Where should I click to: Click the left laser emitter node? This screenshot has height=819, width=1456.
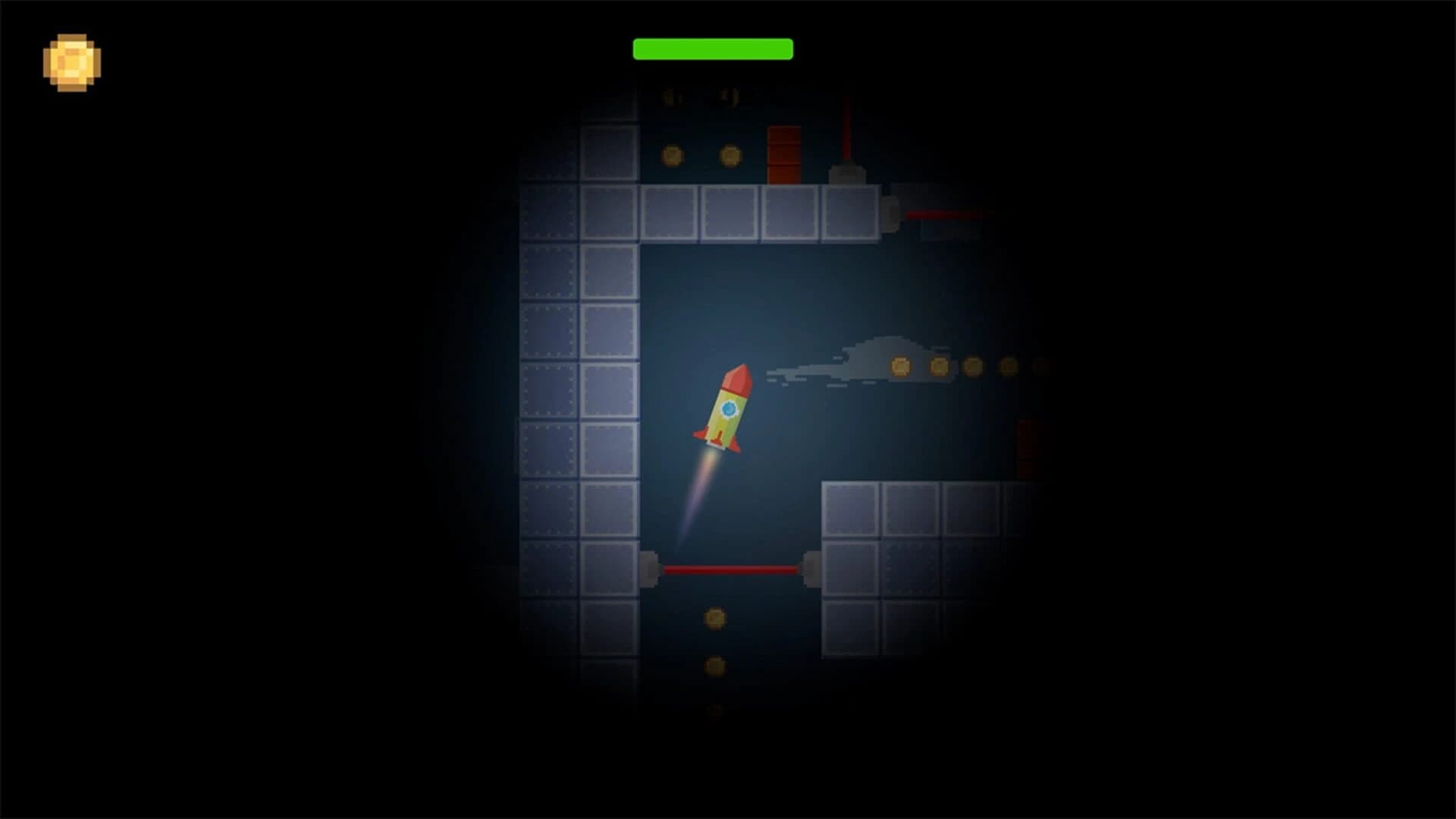coord(648,569)
